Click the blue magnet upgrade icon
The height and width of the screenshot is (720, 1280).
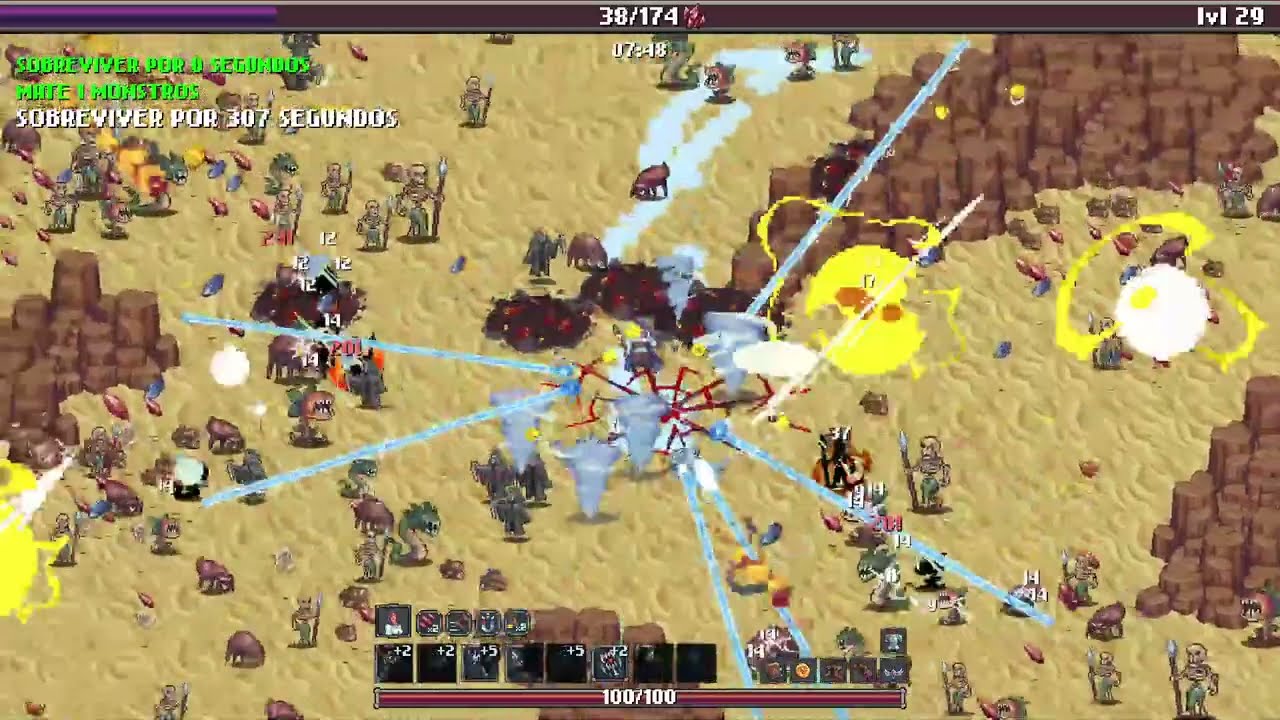pos(487,623)
